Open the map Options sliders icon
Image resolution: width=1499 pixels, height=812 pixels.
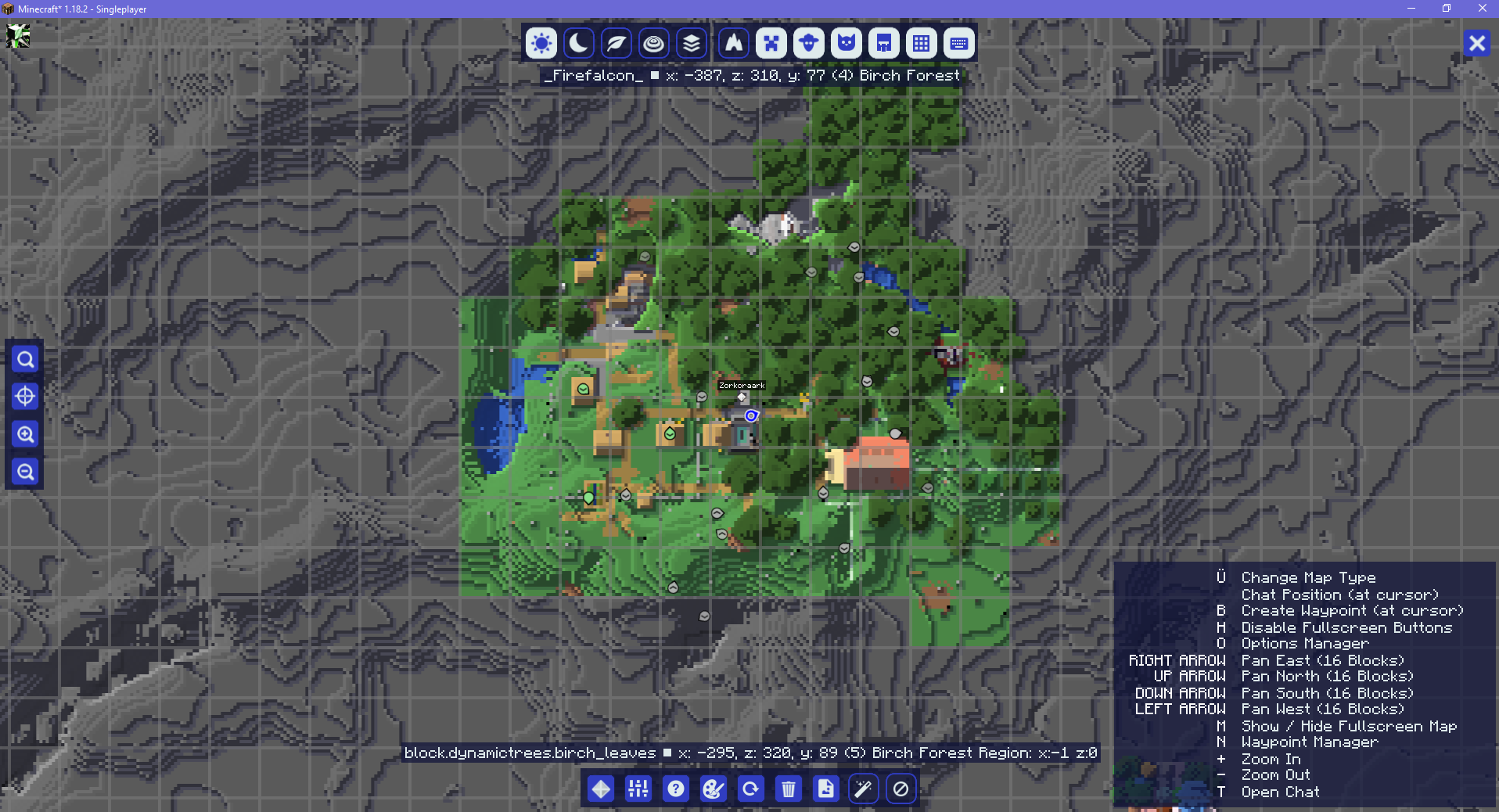coord(638,789)
